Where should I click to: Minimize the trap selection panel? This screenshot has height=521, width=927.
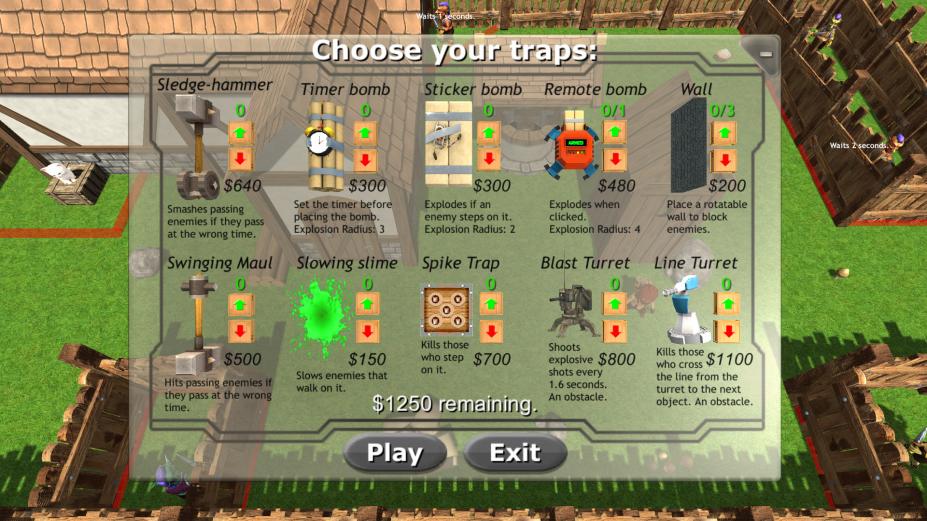(x=767, y=50)
